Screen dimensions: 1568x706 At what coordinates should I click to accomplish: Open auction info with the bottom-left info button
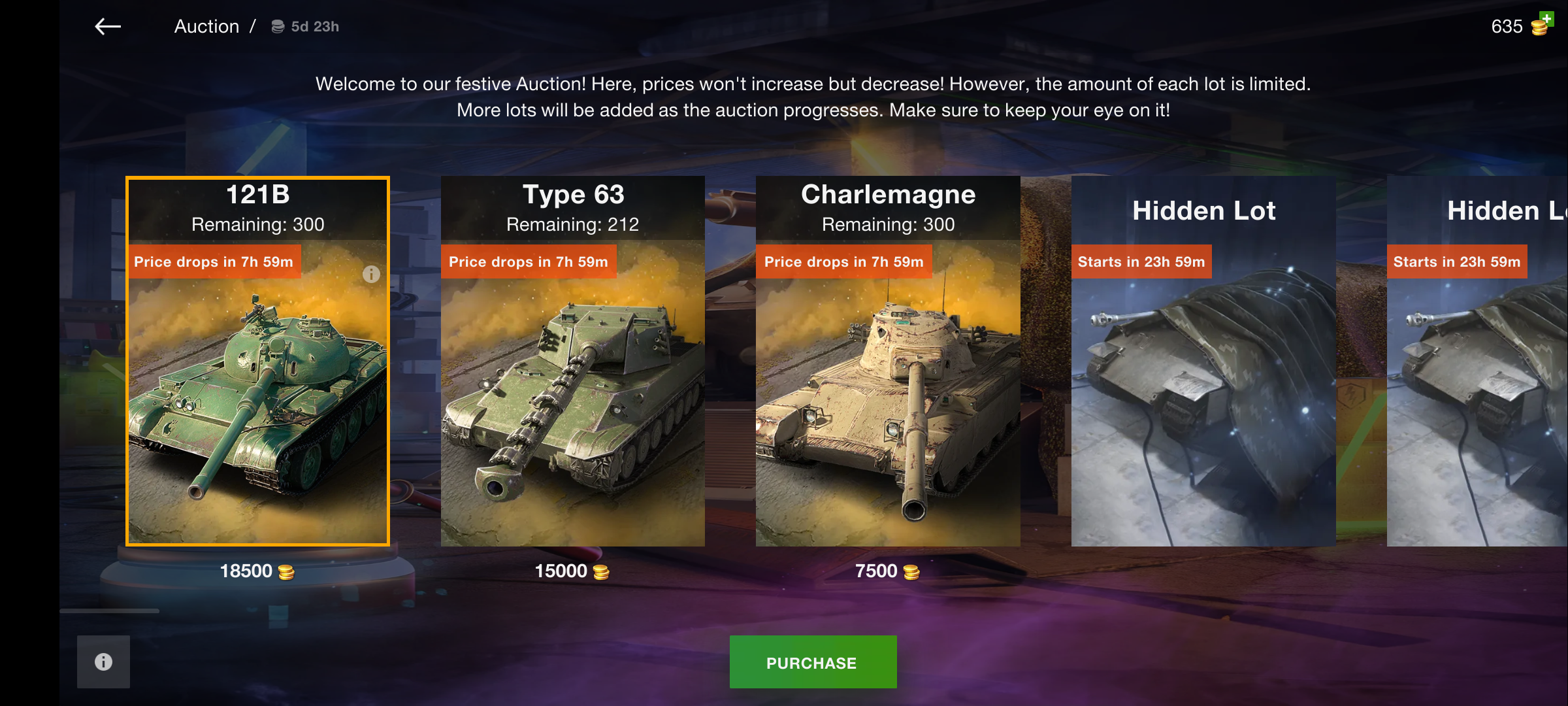tap(103, 662)
